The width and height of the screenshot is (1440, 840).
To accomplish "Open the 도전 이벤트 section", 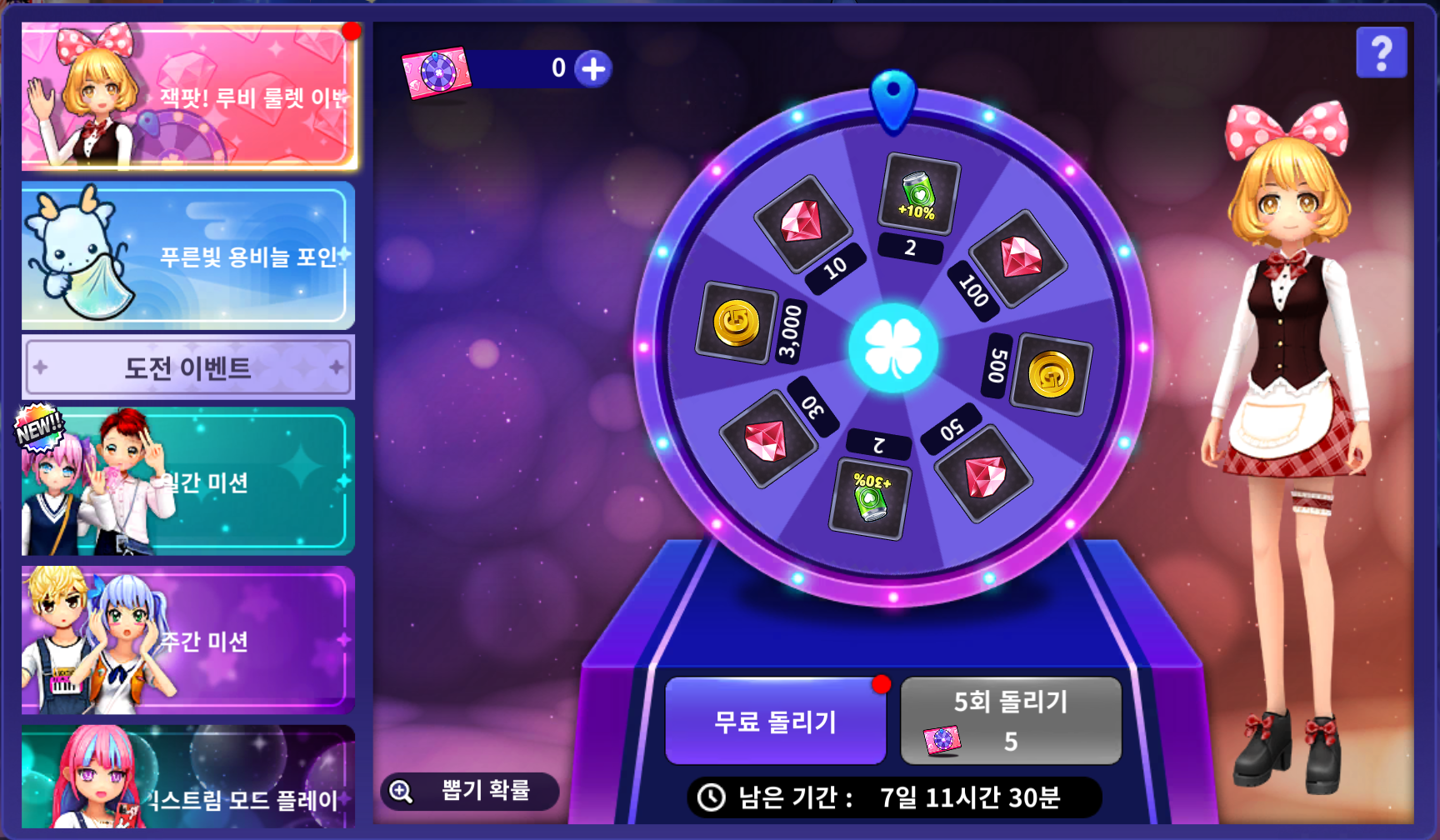I will pyautogui.click(x=188, y=367).
